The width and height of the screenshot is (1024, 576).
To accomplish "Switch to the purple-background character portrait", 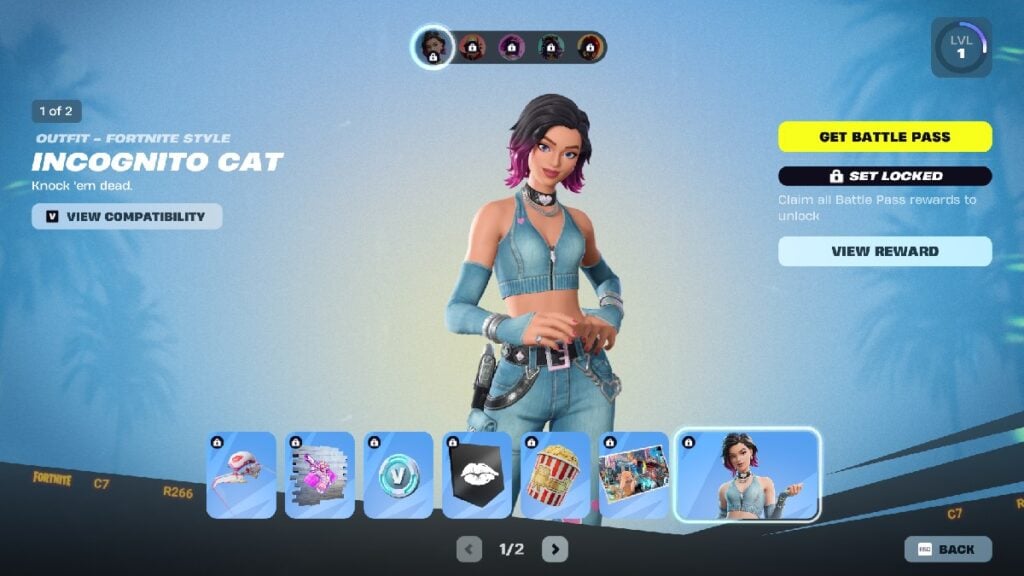I will pyautogui.click(x=512, y=47).
